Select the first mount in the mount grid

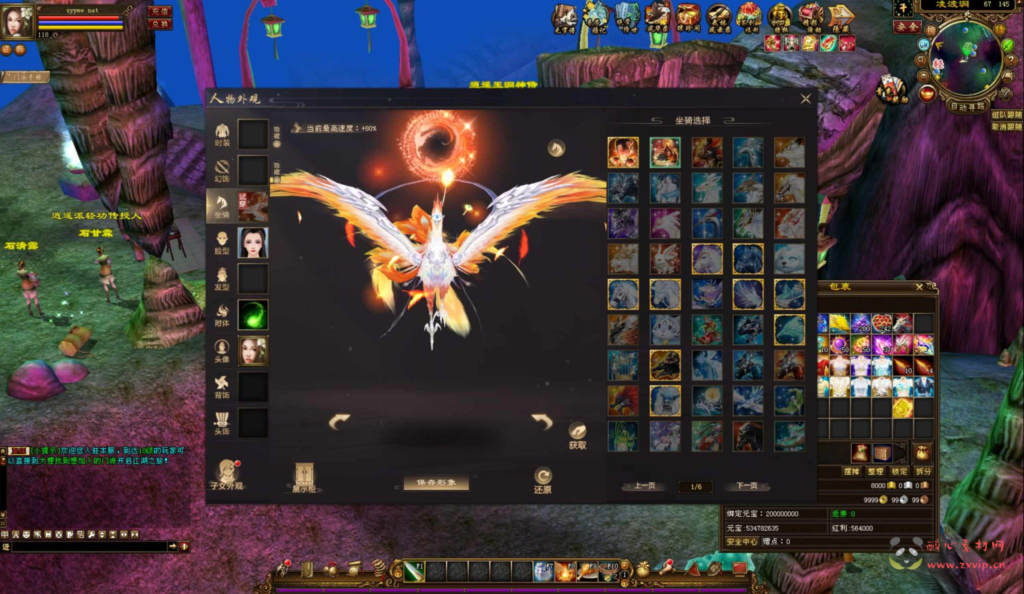tap(623, 152)
